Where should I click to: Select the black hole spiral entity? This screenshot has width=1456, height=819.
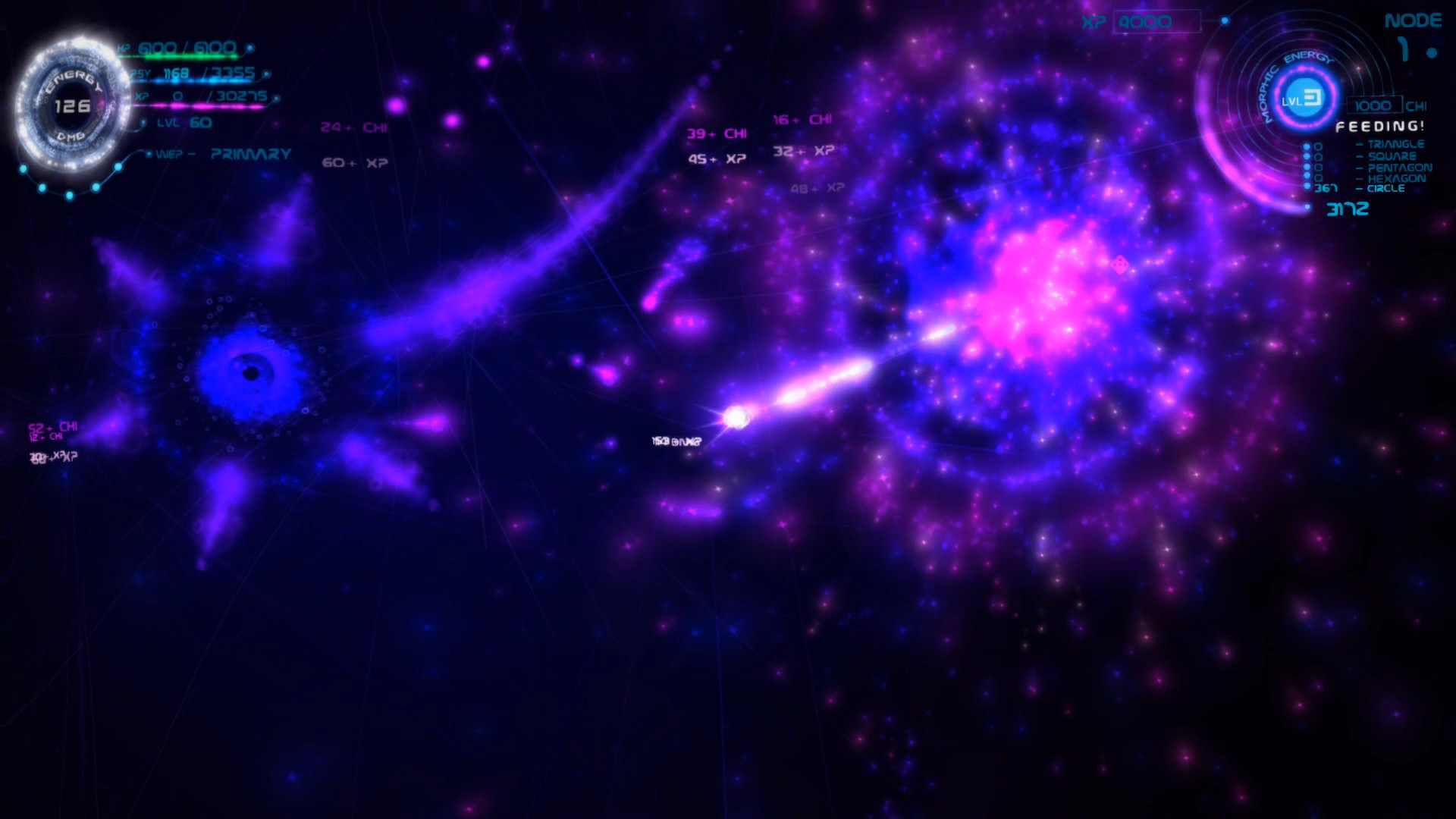pyautogui.click(x=253, y=372)
